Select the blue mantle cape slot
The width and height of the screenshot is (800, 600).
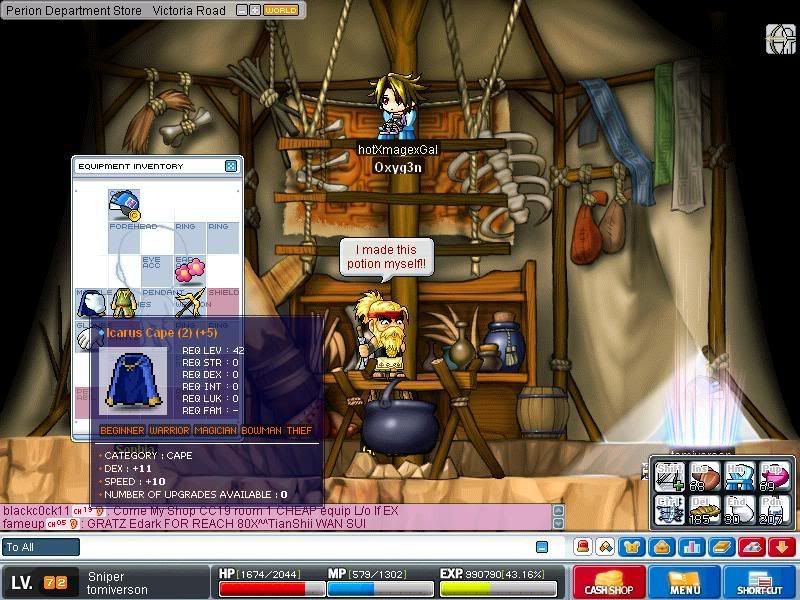tap(92, 302)
